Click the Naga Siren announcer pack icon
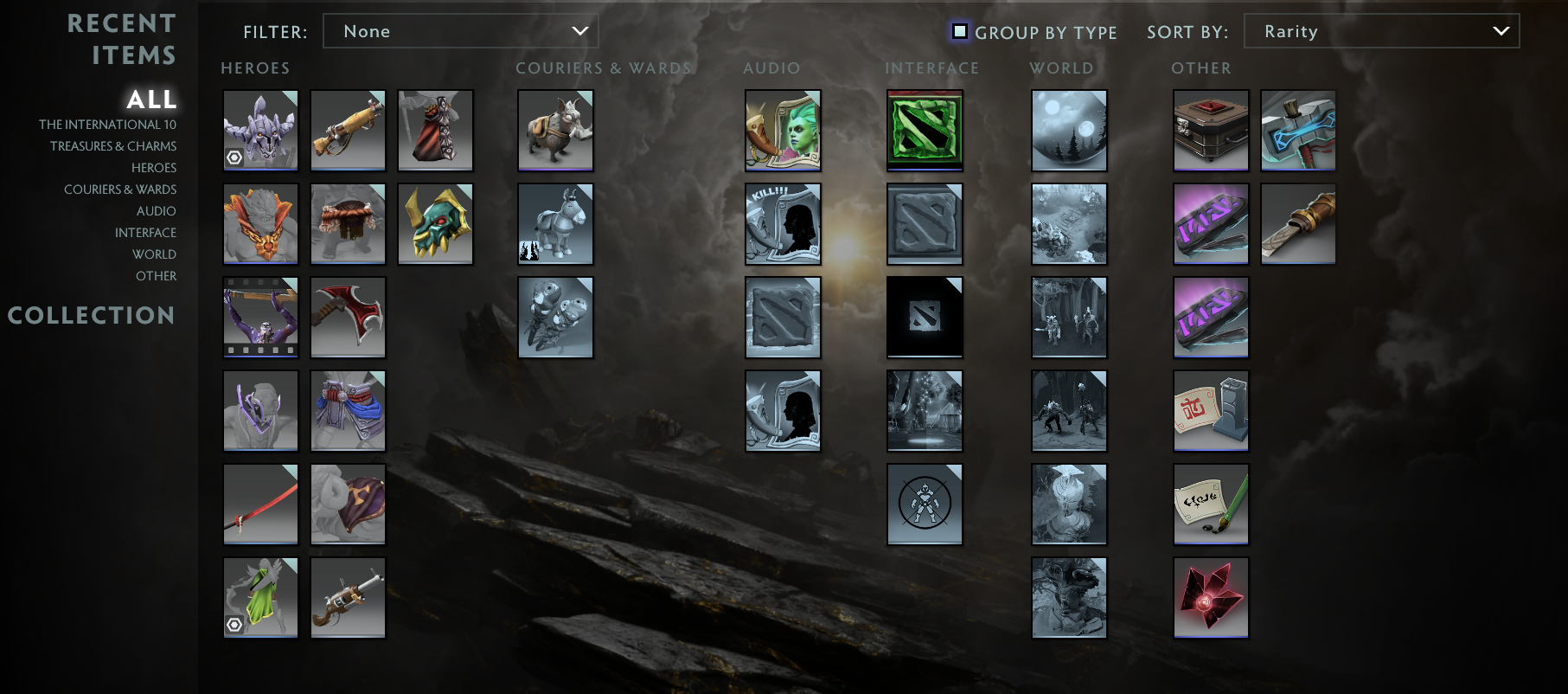The height and width of the screenshot is (694, 1568). (782, 130)
